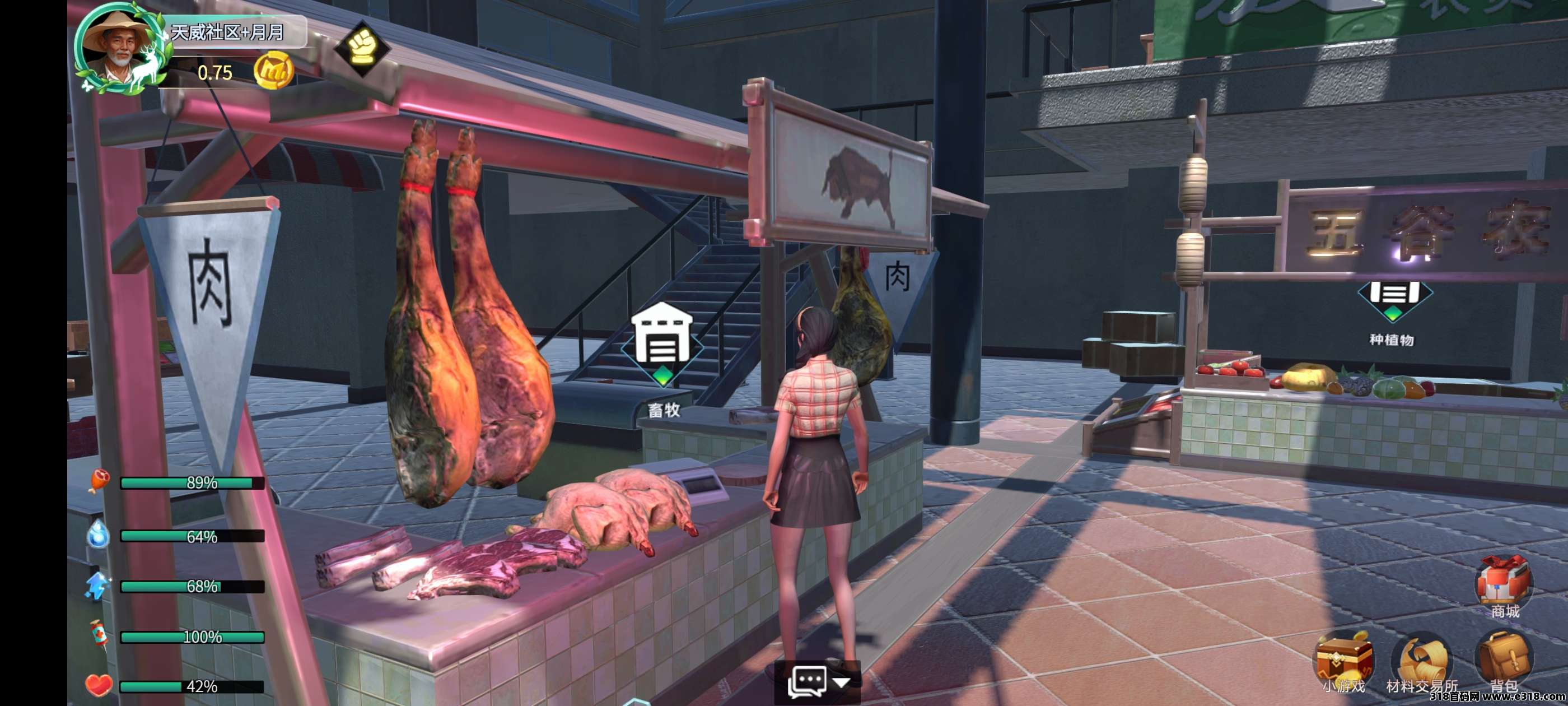Expand the chat dropdown arrow
Viewport: 1568px width, 706px height.
[x=842, y=682]
